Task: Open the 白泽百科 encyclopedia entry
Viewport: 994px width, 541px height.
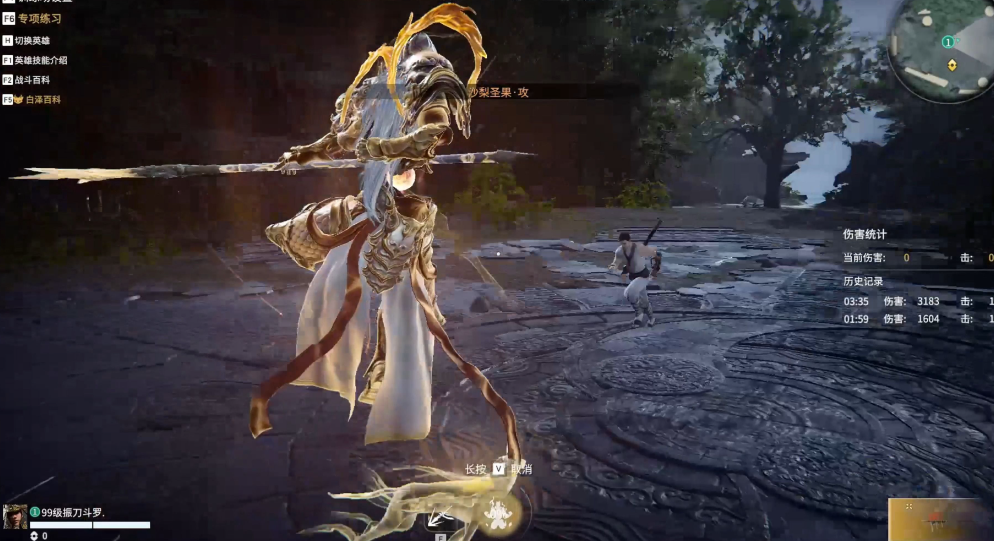Action: pyautogui.click(x=37, y=100)
